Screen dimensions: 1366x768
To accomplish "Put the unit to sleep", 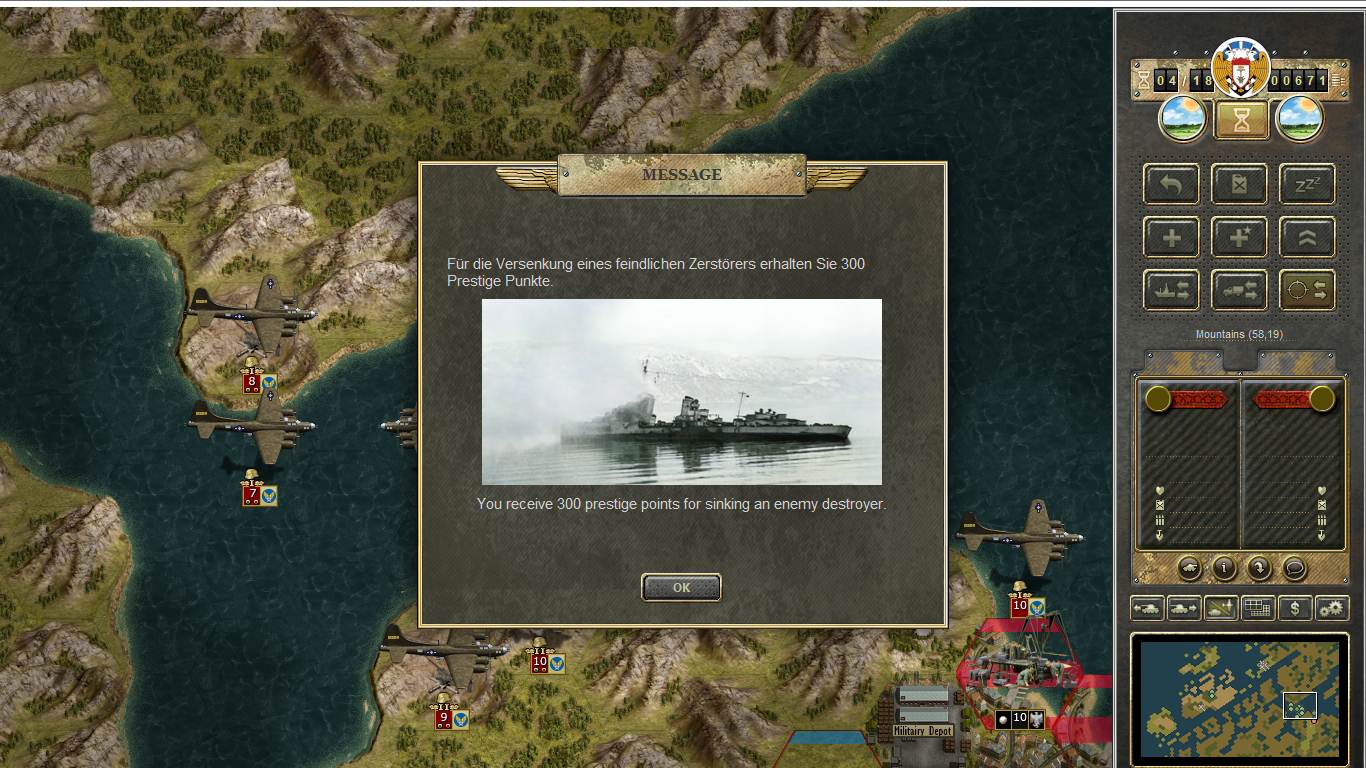I will pyautogui.click(x=1307, y=184).
